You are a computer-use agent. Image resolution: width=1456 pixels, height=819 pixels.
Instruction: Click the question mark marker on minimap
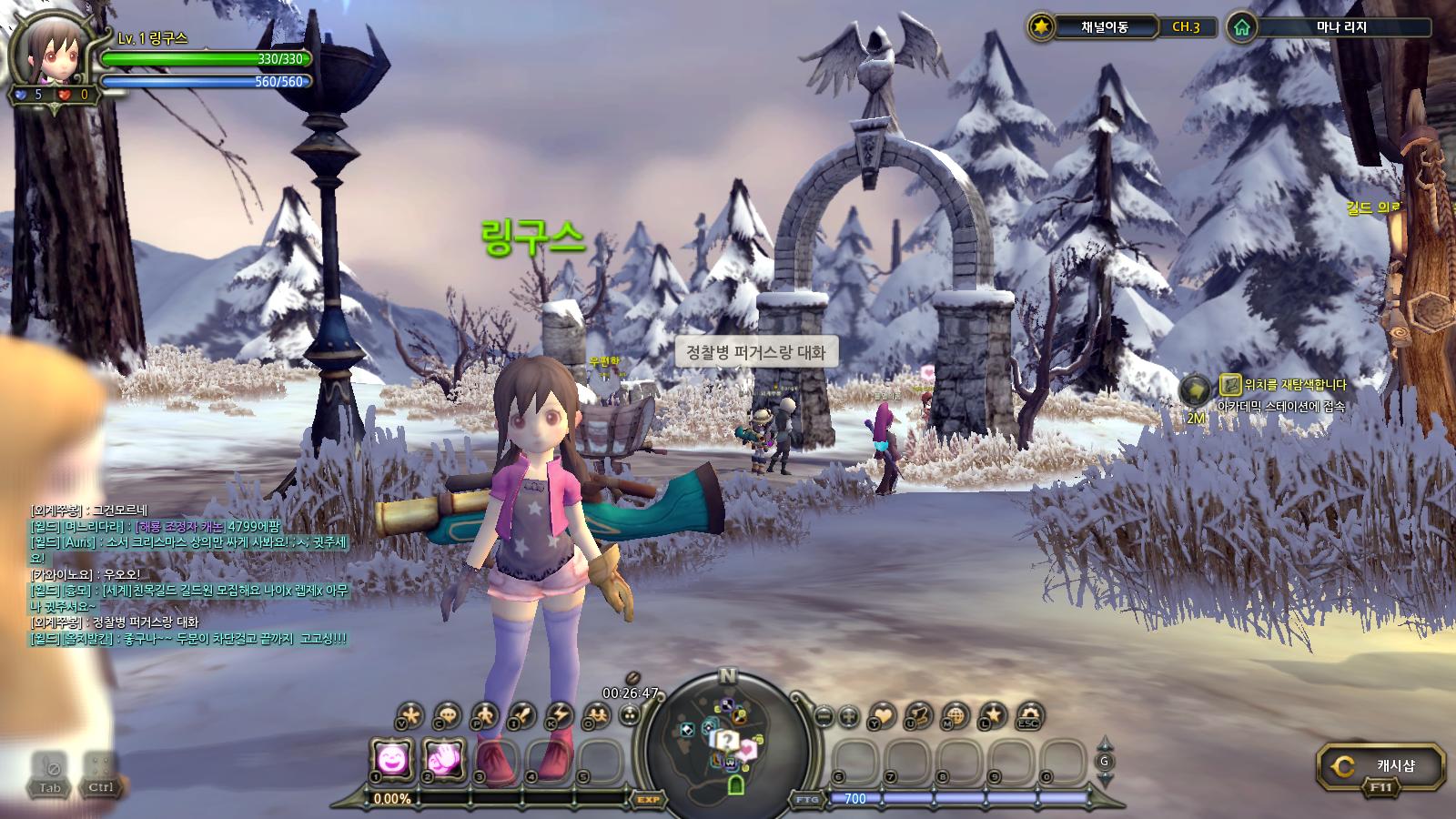(725, 739)
